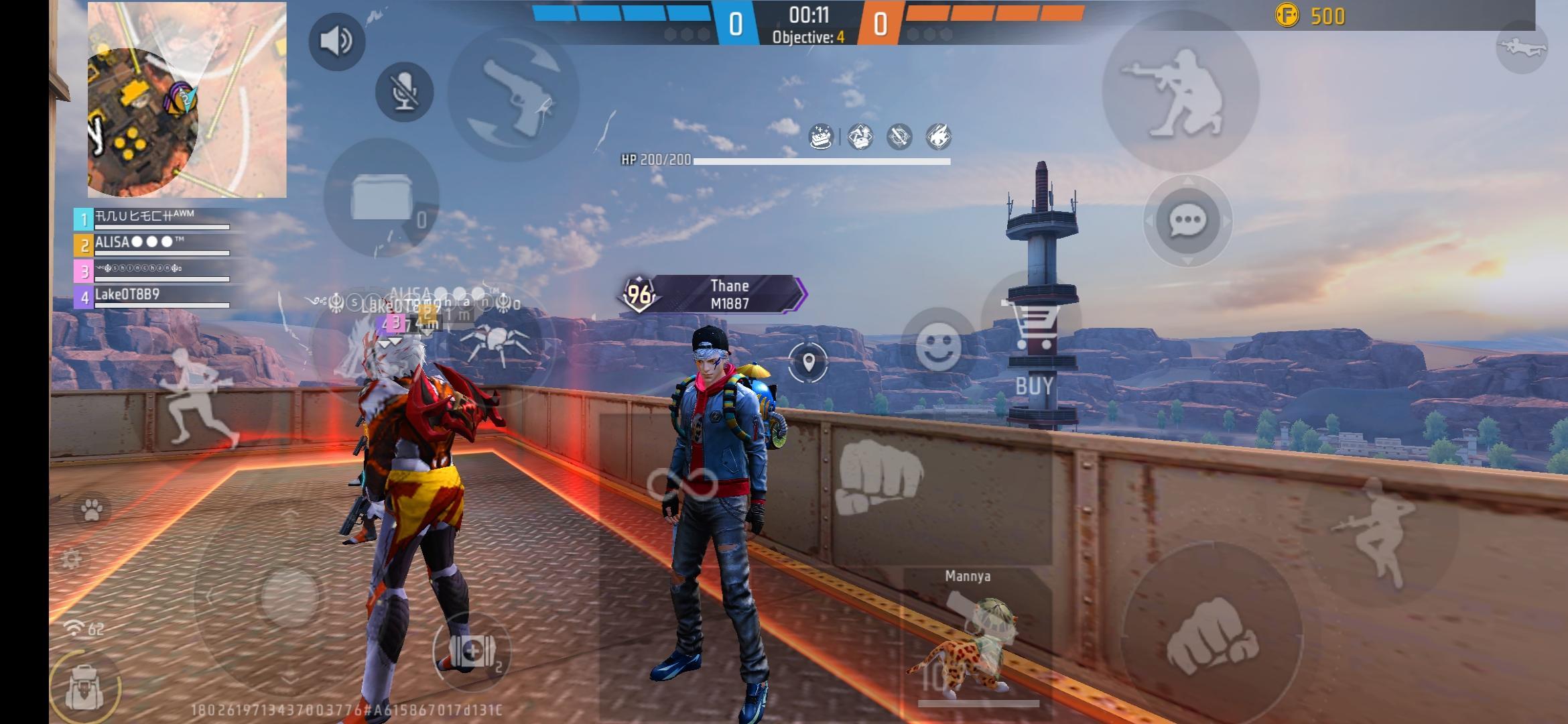The image size is (1568, 724).
Task: Select teammate LakeOT8B9 in squad list
Action: pos(152,297)
